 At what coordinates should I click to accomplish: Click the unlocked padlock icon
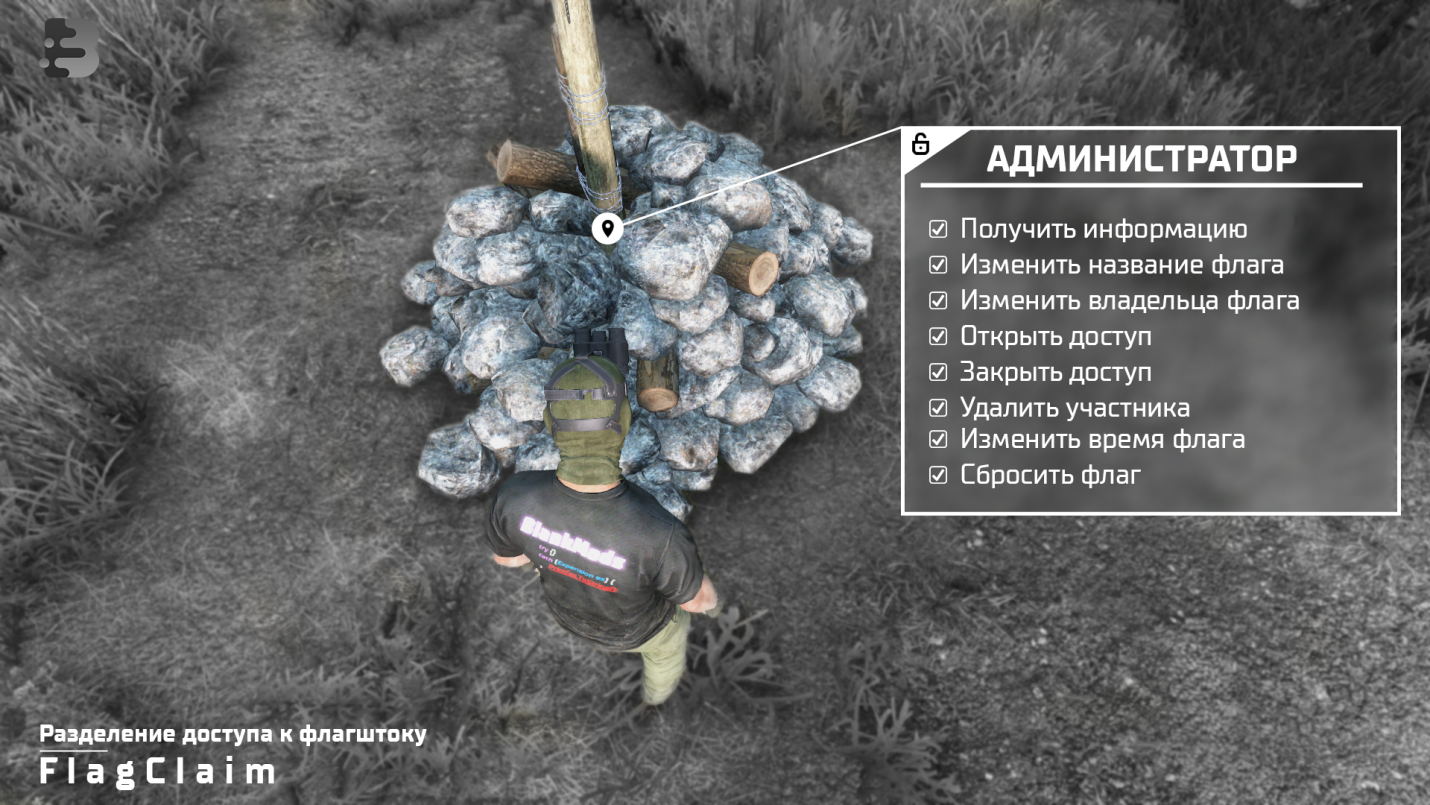[x=921, y=144]
